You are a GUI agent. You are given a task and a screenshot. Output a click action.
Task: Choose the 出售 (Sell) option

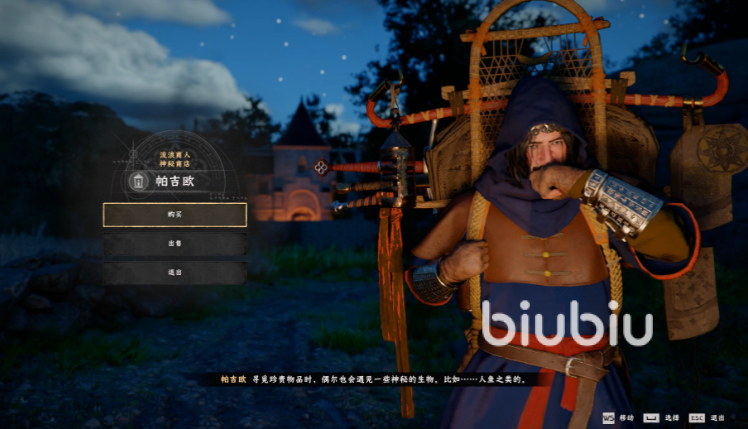tap(175, 244)
